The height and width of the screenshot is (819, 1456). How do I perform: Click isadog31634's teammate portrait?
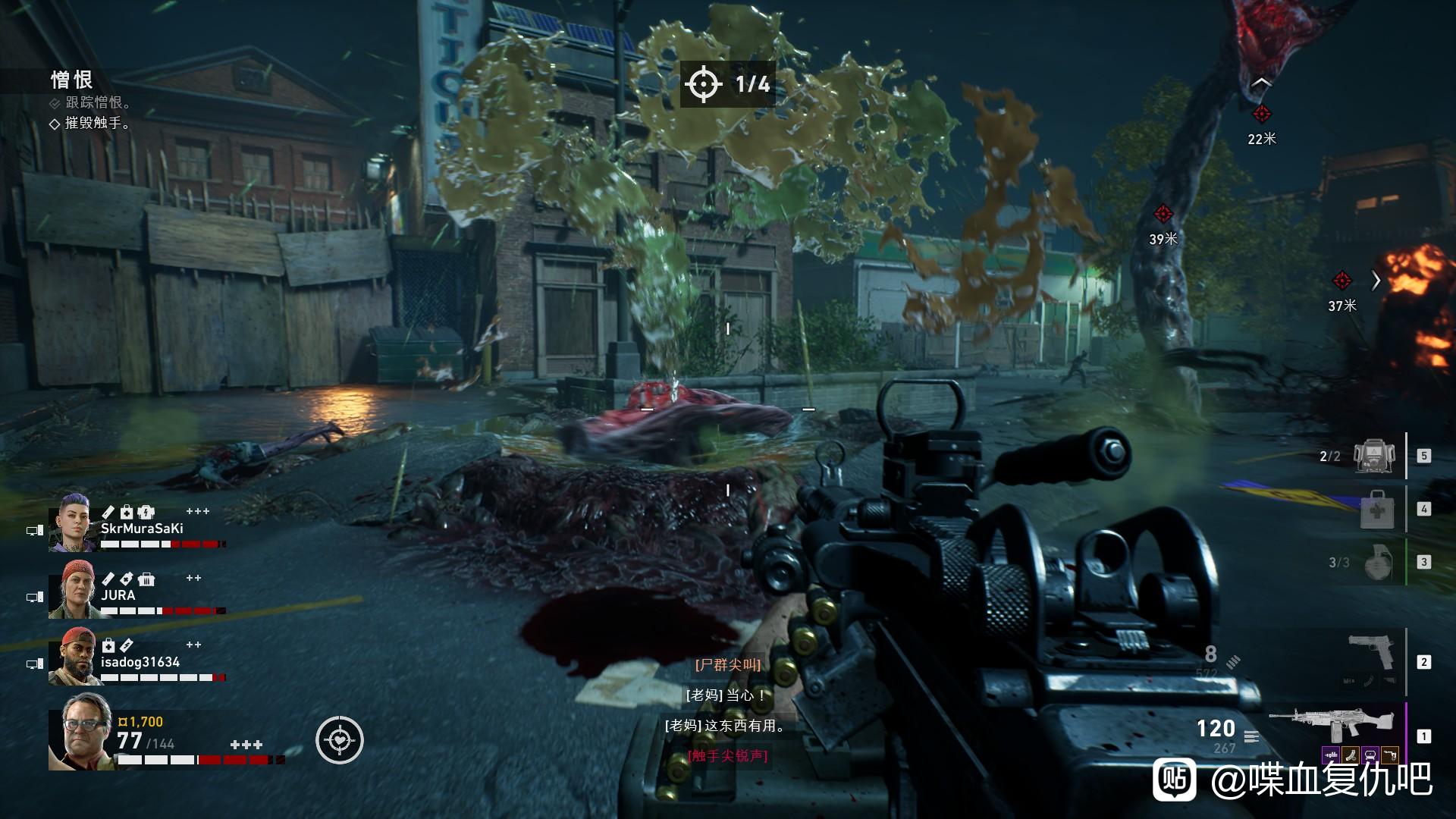coord(71,656)
